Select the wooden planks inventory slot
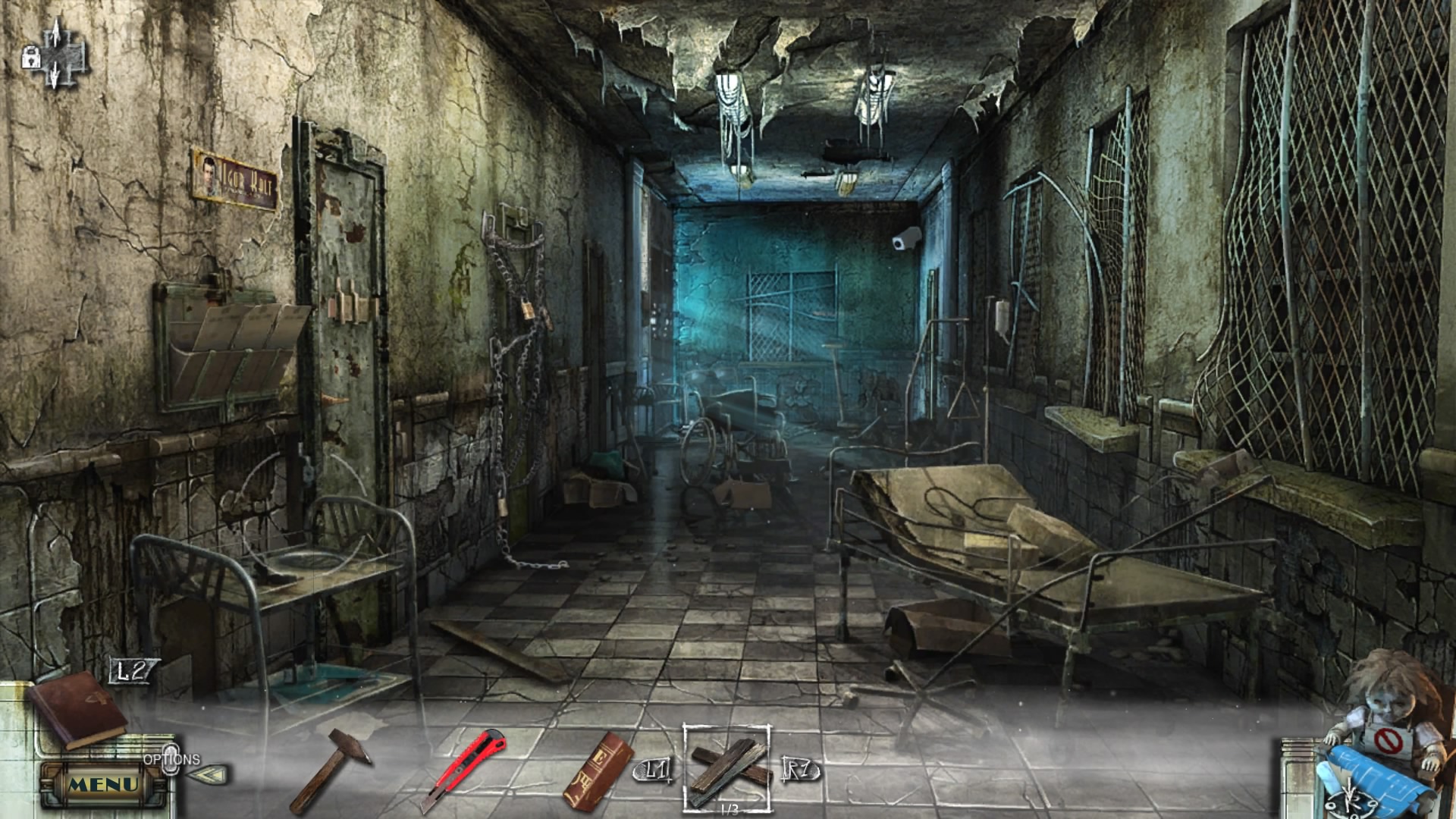1456x819 pixels. click(726, 767)
